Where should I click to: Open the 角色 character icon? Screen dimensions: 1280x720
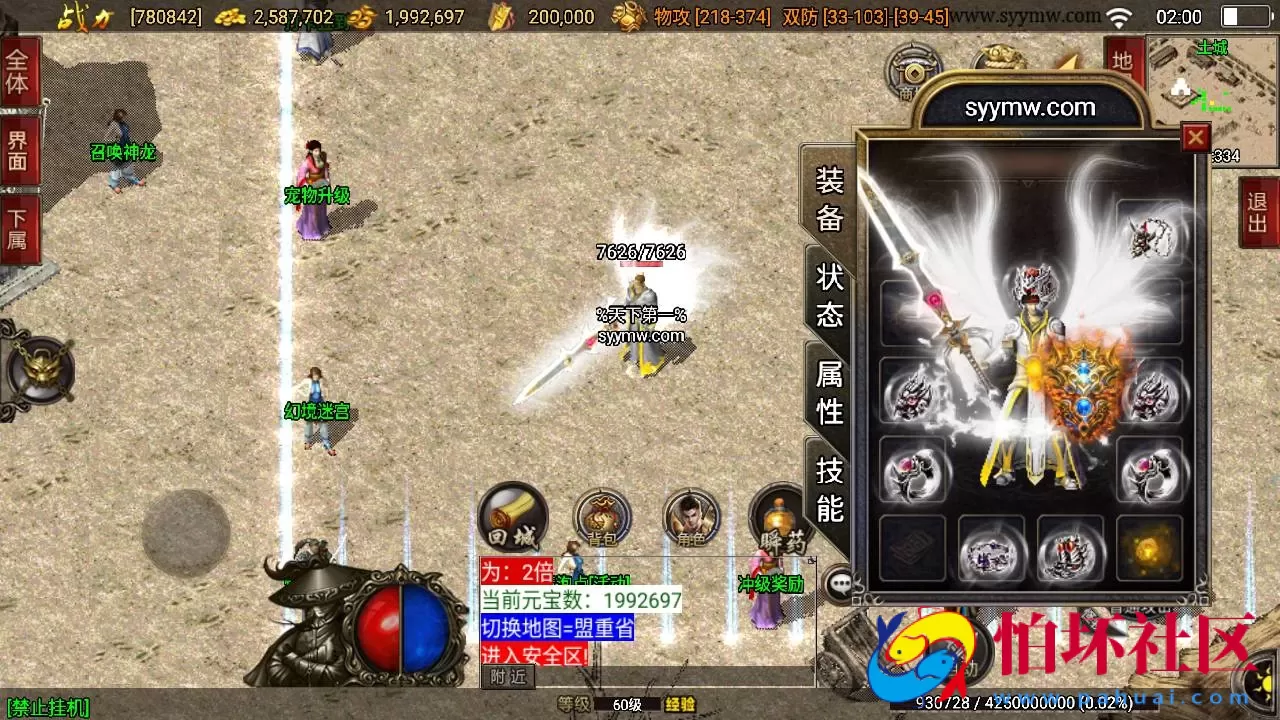pyautogui.click(x=689, y=516)
